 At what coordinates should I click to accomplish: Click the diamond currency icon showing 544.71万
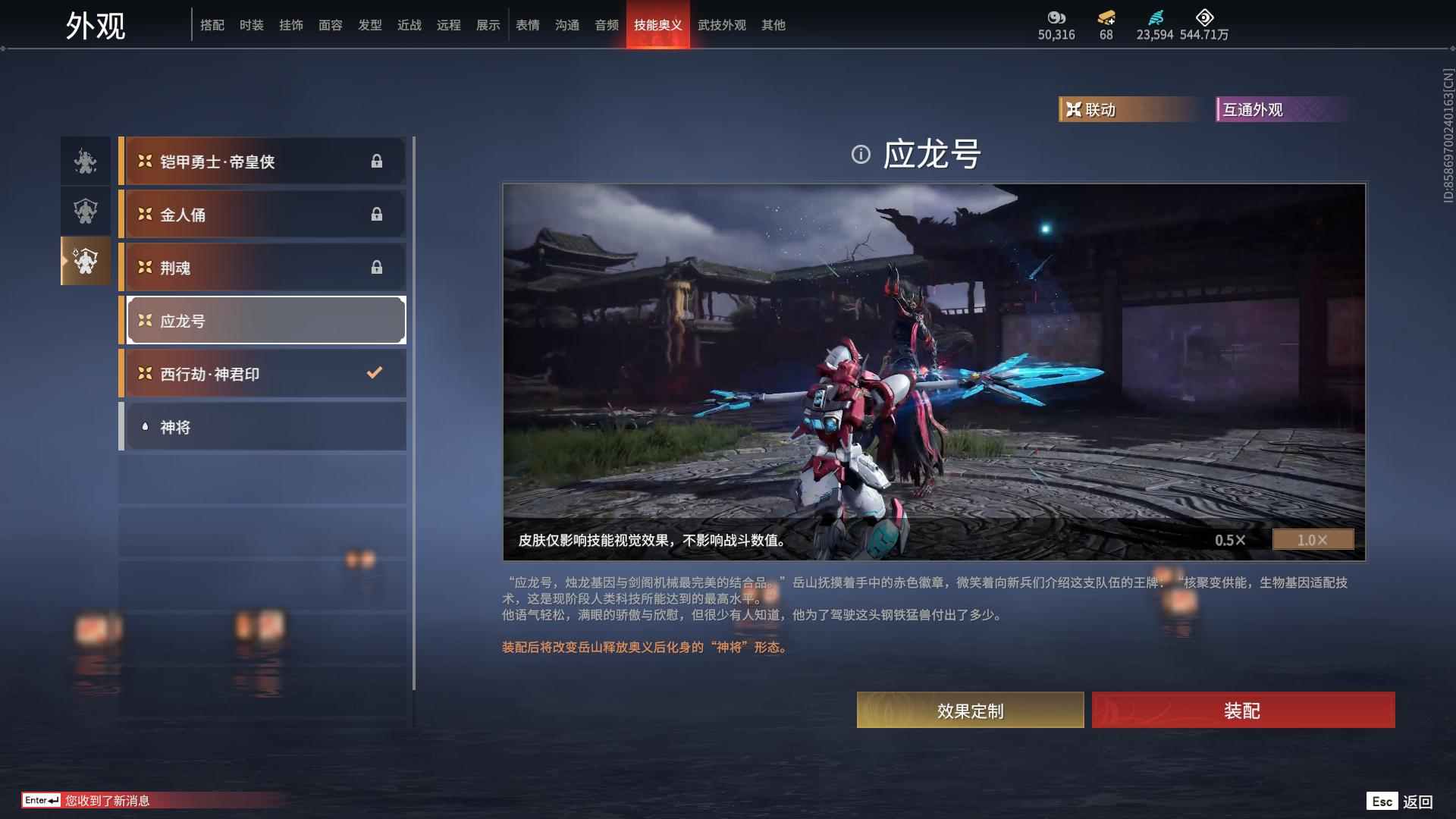1203,18
